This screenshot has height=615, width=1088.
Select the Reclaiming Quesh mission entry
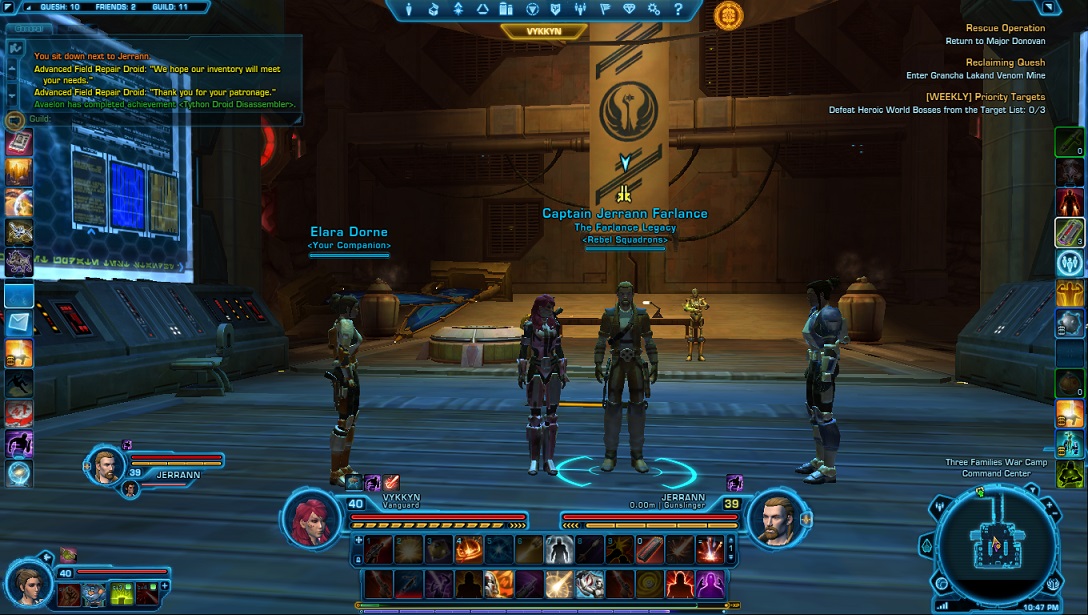pyautogui.click(x=1004, y=63)
